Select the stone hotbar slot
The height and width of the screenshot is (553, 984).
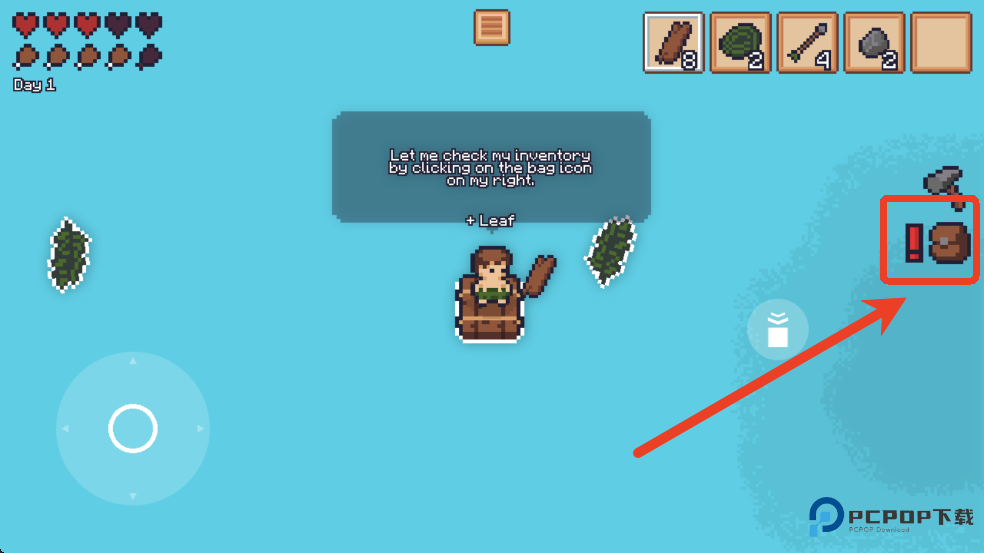pos(874,43)
